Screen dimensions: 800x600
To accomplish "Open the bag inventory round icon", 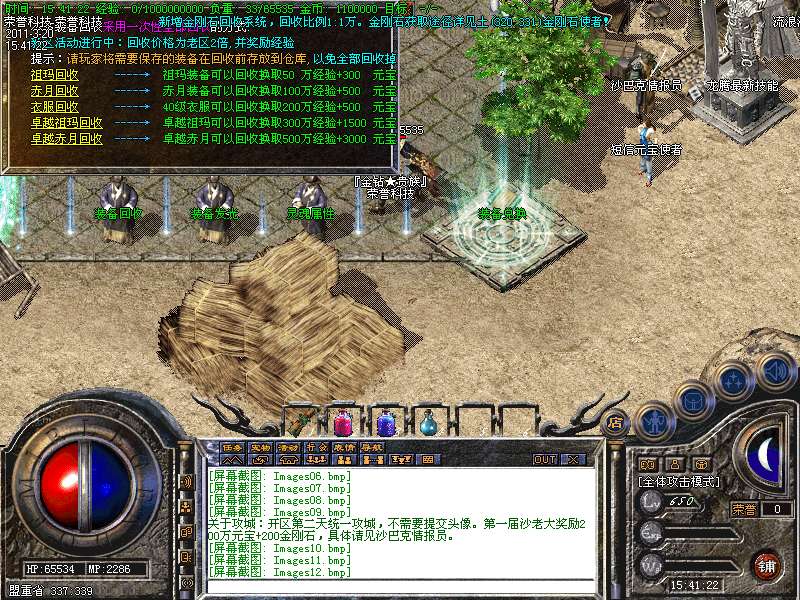I will pos(692,399).
